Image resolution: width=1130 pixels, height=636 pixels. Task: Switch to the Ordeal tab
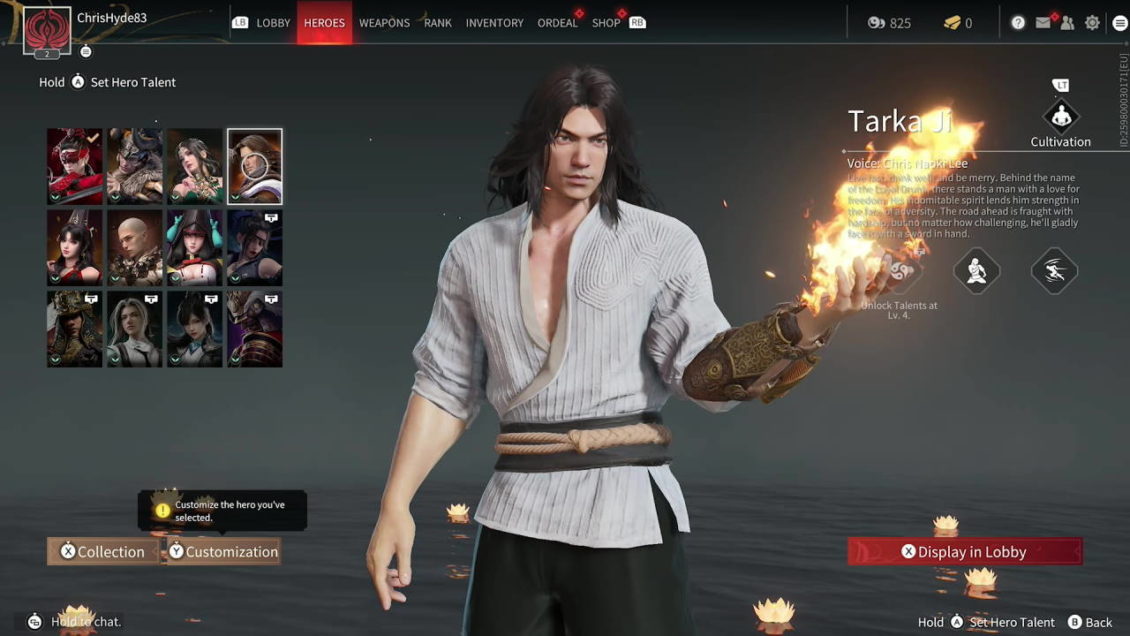click(557, 23)
